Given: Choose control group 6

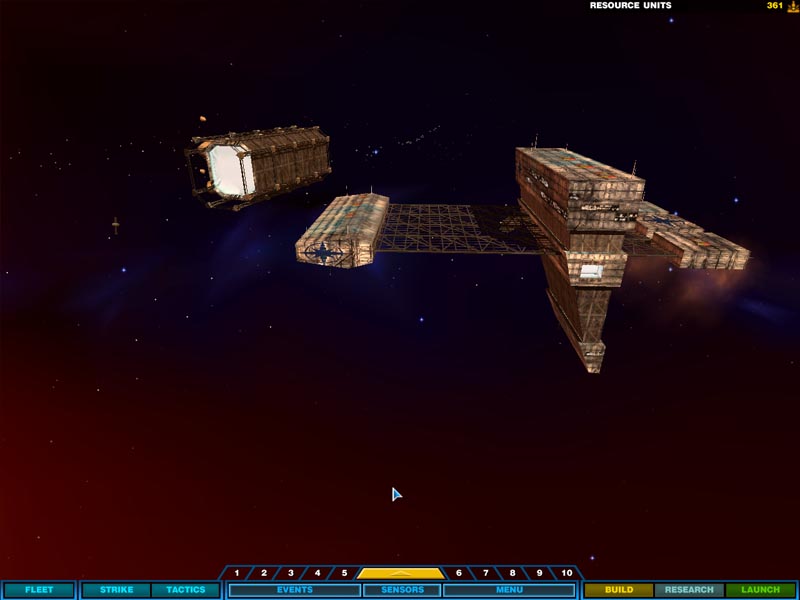Looking at the screenshot, I should click(x=459, y=573).
